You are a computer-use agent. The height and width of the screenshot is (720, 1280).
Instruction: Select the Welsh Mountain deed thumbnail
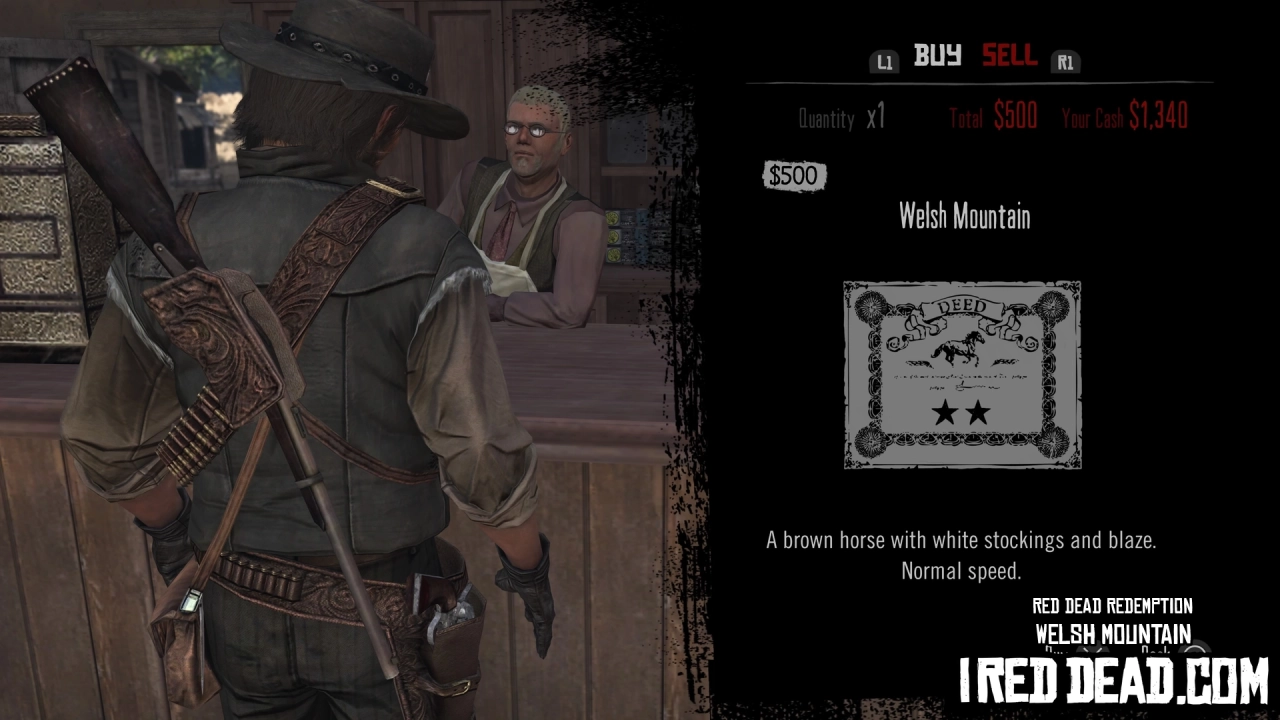click(960, 375)
